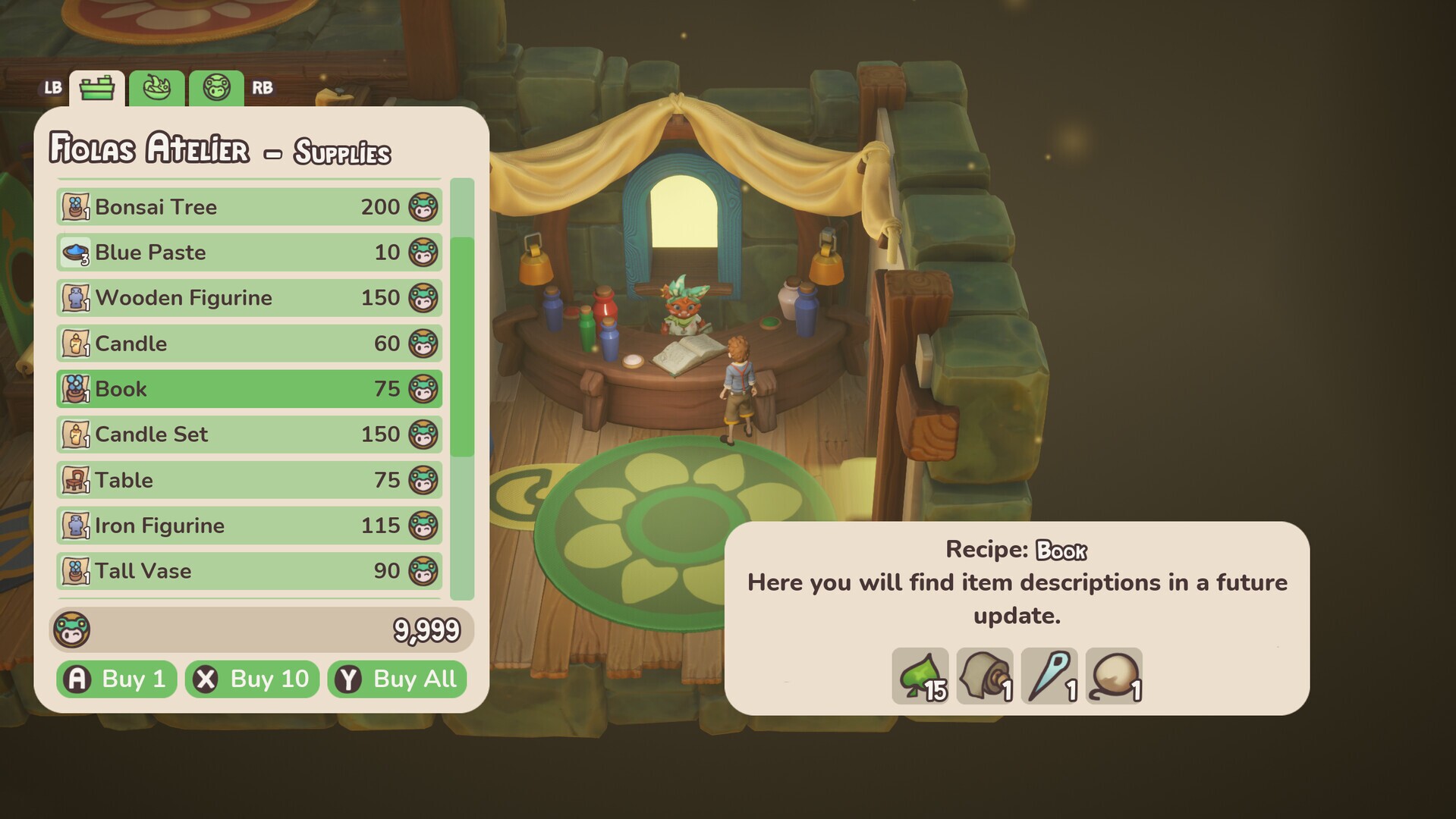Image resolution: width=1456 pixels, height=819 pixels.
Task: Select the Candle Set shop entry
Action: (249, 434)
